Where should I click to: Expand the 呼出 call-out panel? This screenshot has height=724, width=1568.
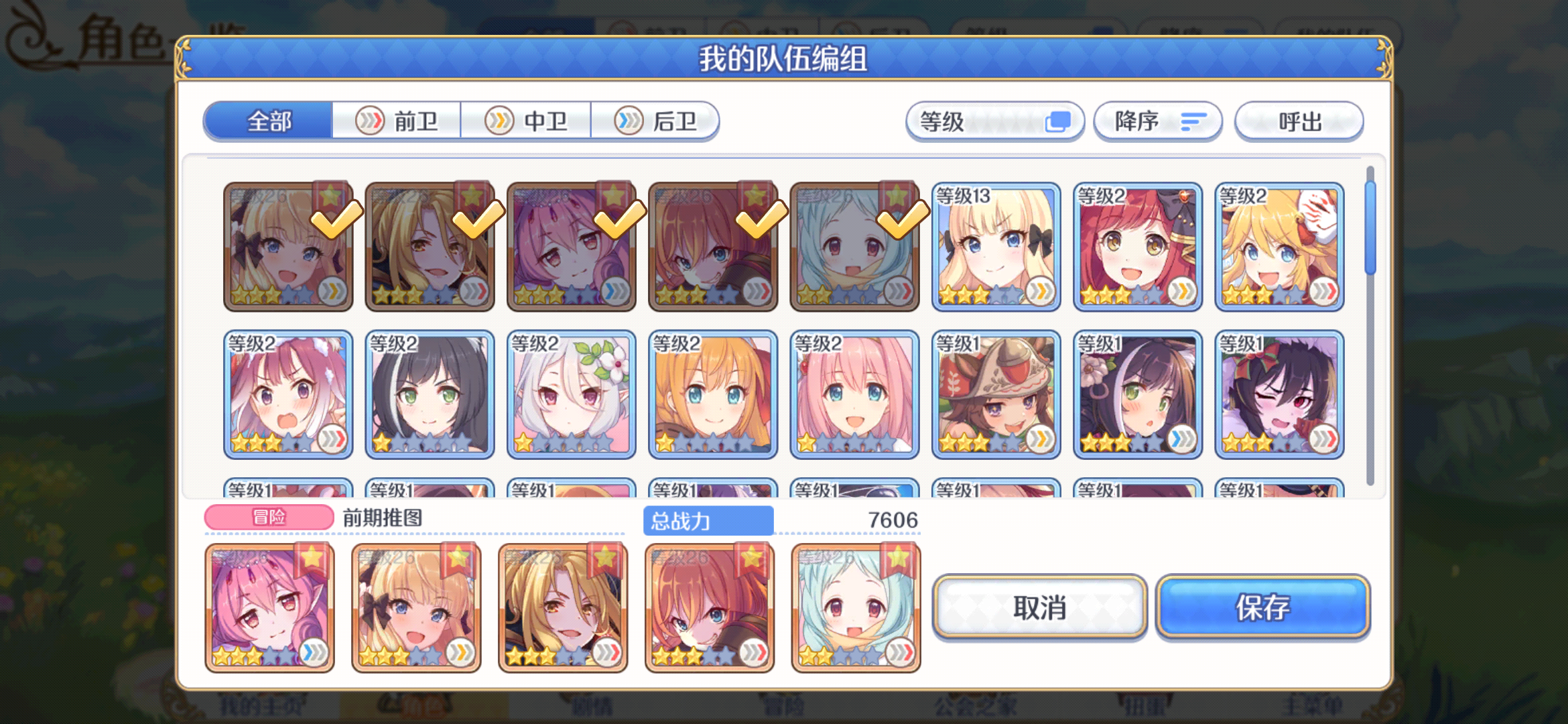coord(1299,121)
